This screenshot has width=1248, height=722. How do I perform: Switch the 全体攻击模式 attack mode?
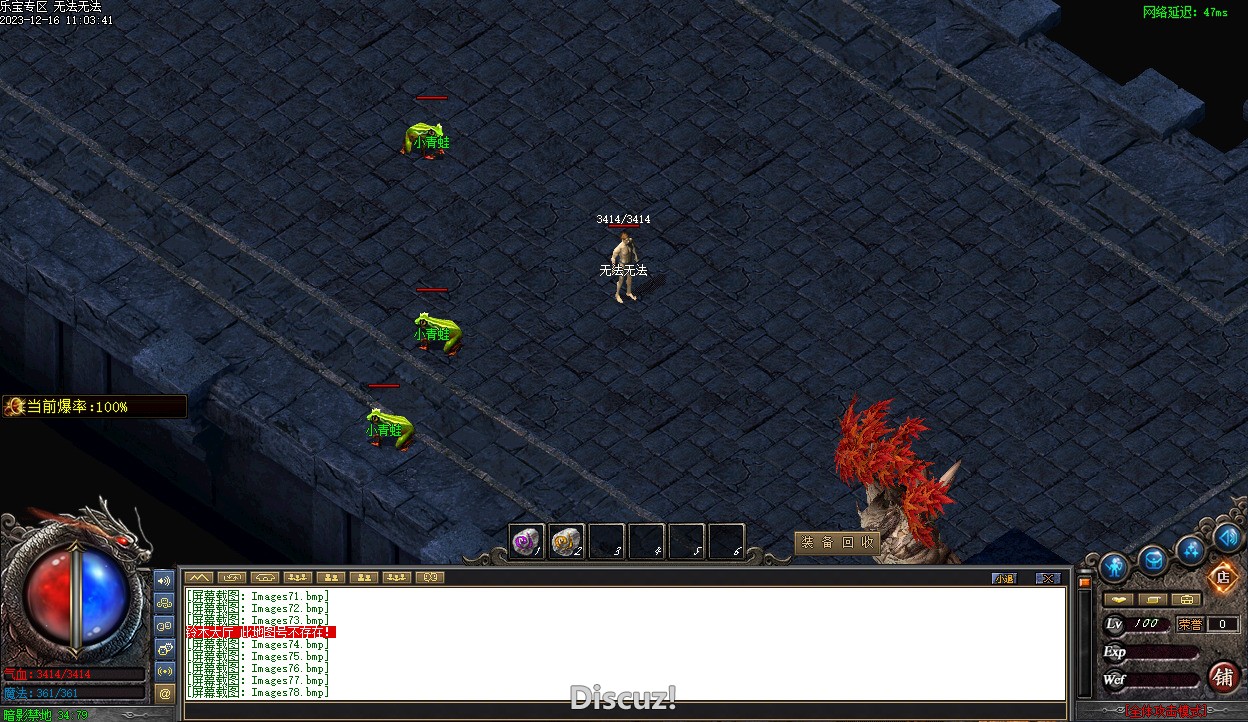point(1165,712)
